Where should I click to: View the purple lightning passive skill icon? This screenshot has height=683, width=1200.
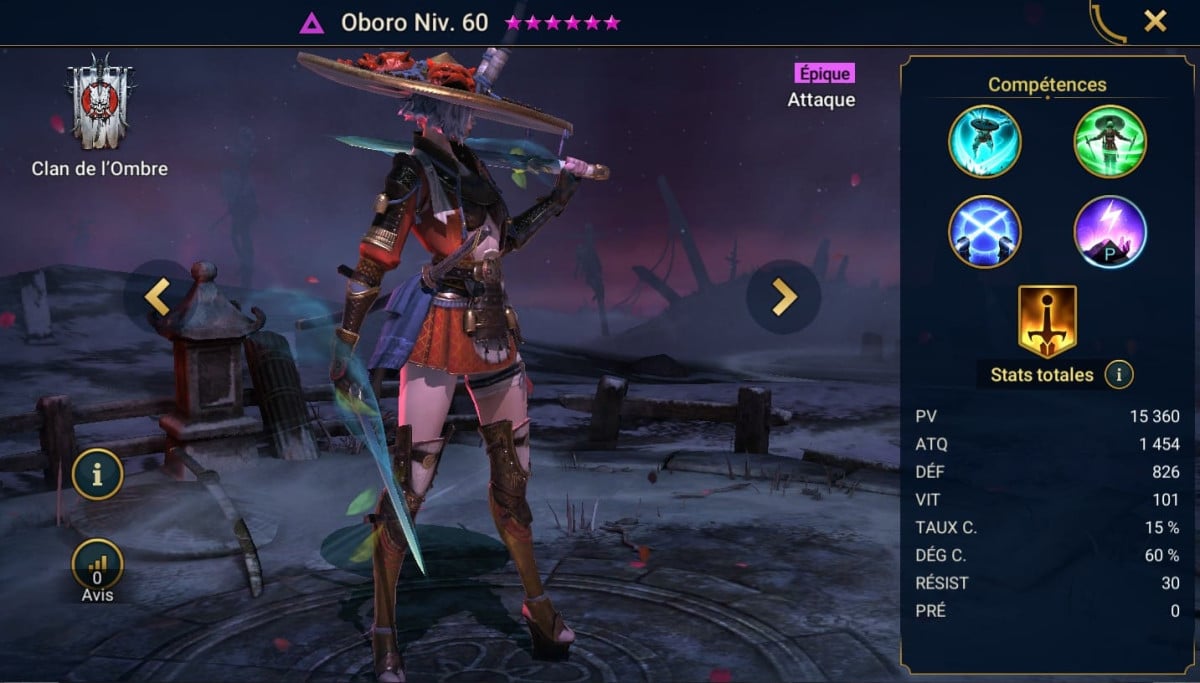(1109, 231)
